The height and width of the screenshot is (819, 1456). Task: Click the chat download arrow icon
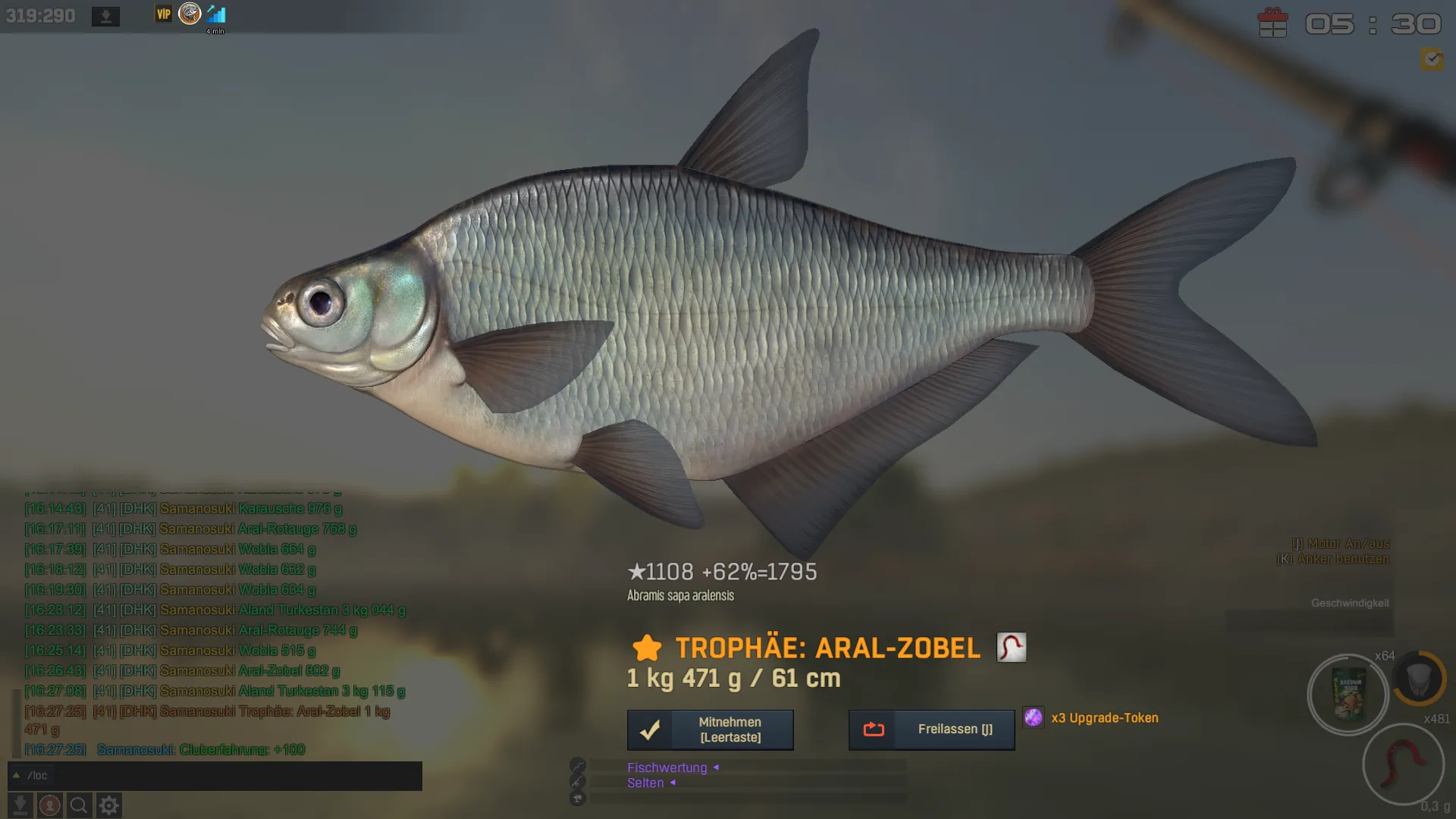[x=20, y=805]
